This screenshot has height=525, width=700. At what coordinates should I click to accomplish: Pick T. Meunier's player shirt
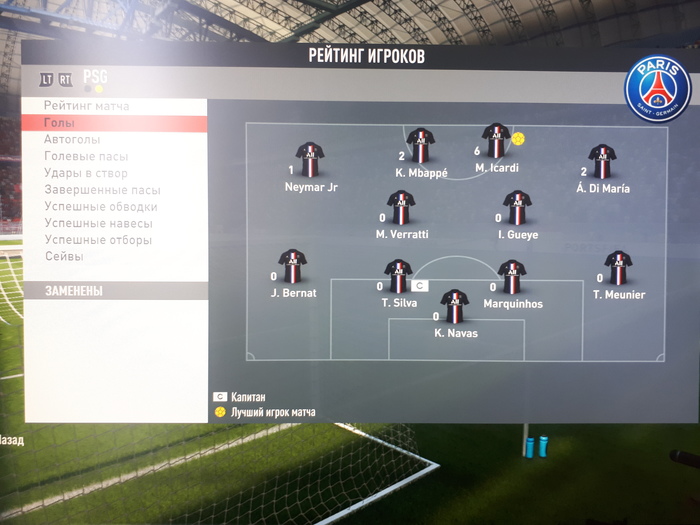pos(618,268)
